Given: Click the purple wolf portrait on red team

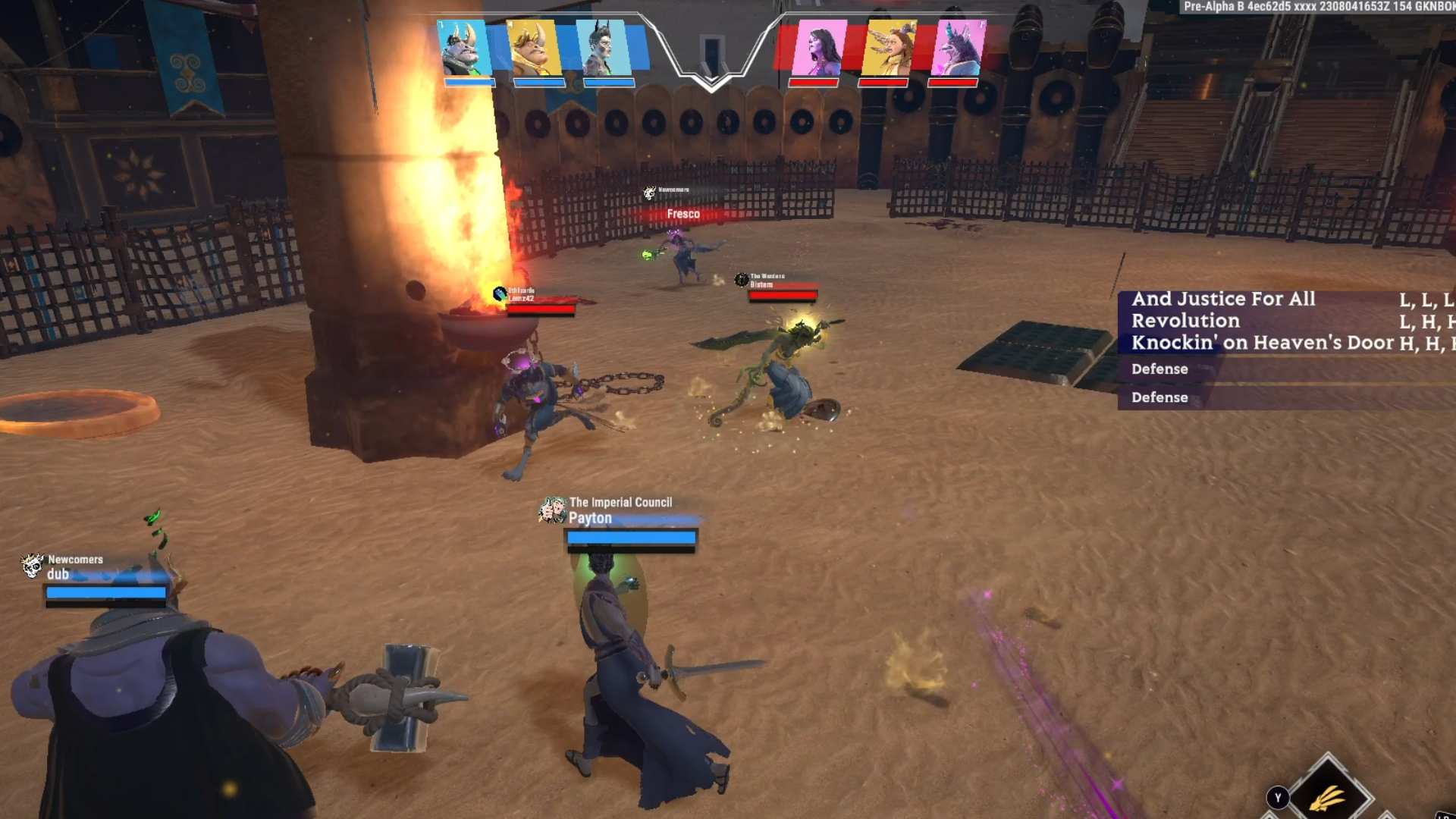Looking at the screenshot, I should (957, 48).
